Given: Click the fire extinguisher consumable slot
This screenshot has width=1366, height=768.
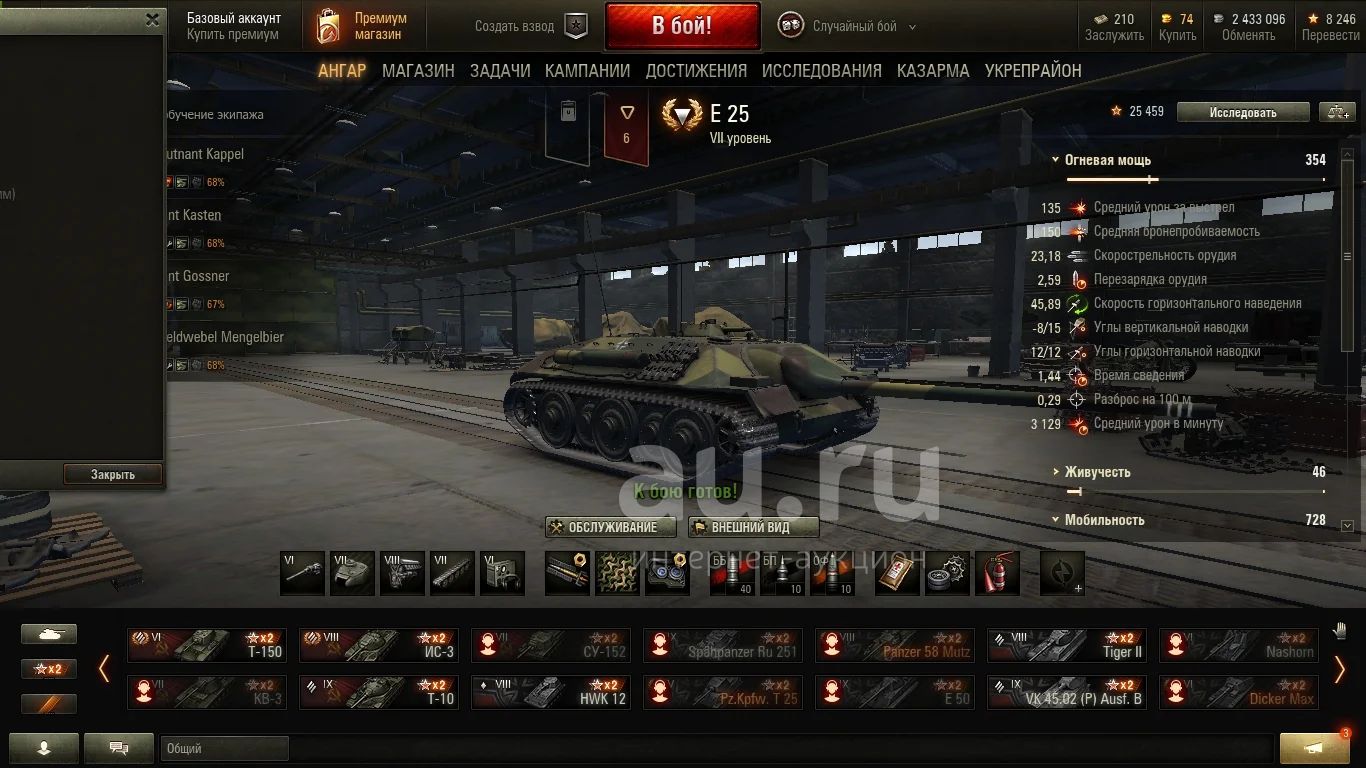Looking at the screenshot, I should pyautogui.click(x=996, y=573).
